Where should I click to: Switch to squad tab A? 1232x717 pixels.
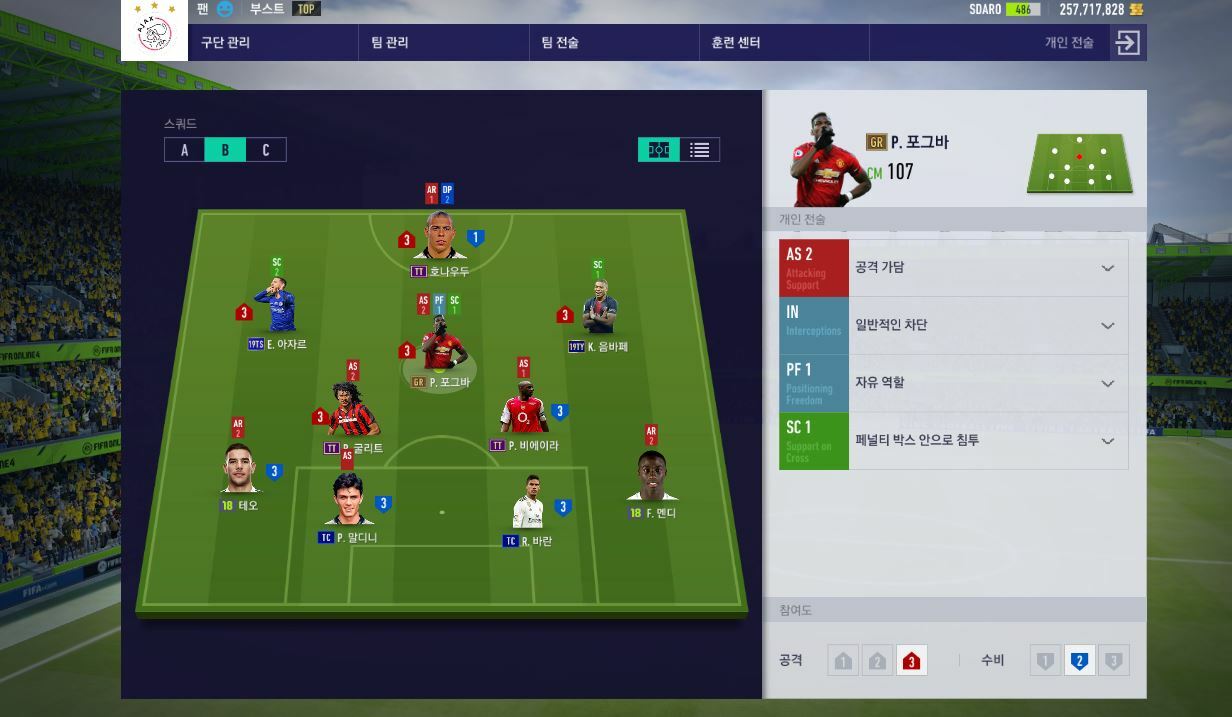(185, 150)
